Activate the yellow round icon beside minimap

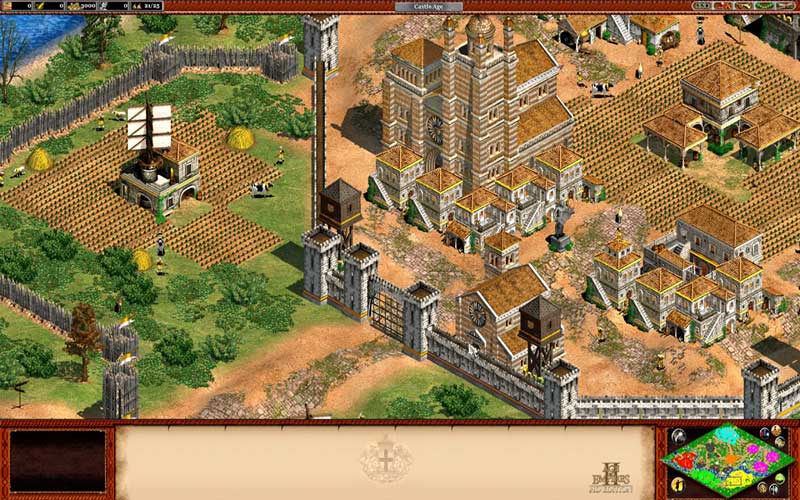(677, 484)
